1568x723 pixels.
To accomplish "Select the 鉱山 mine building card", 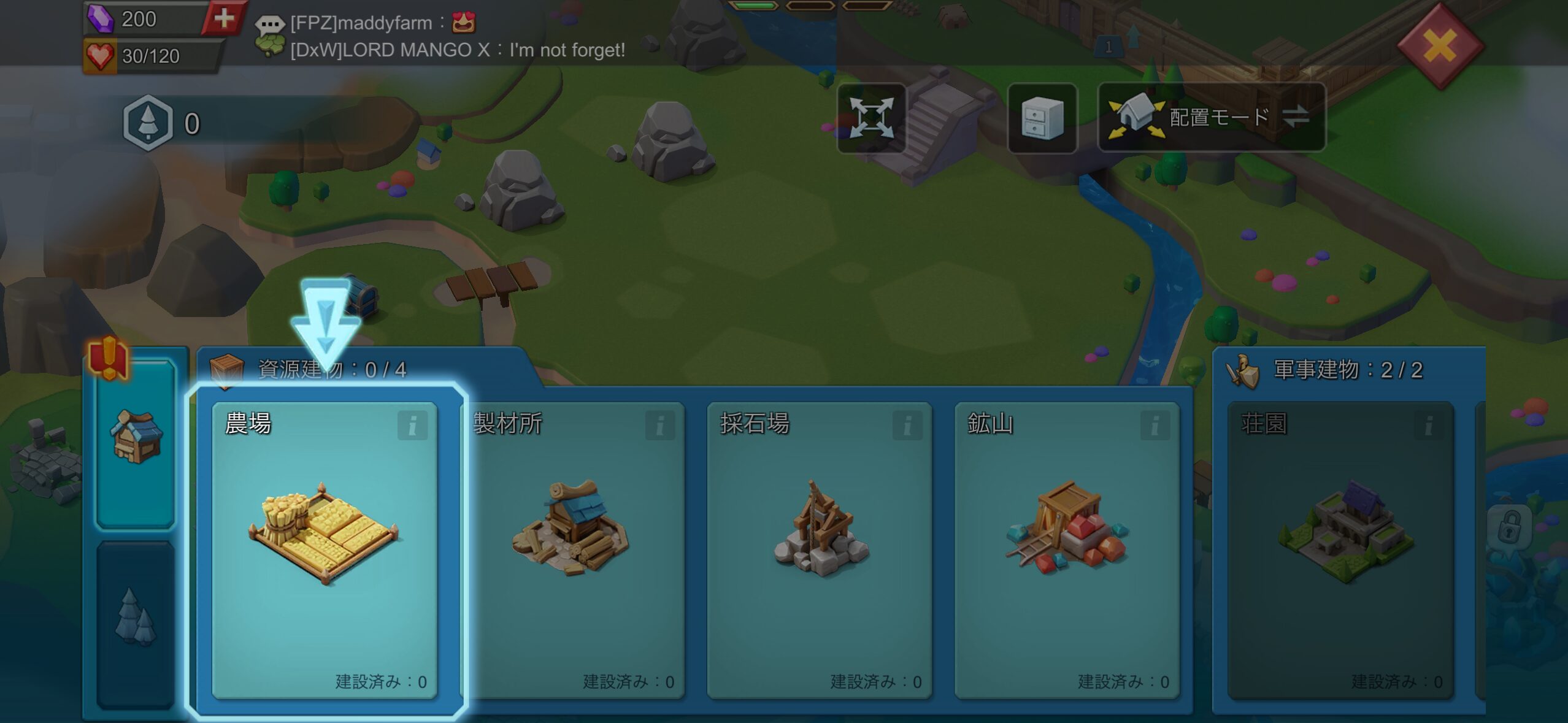I will [1067, 549].
